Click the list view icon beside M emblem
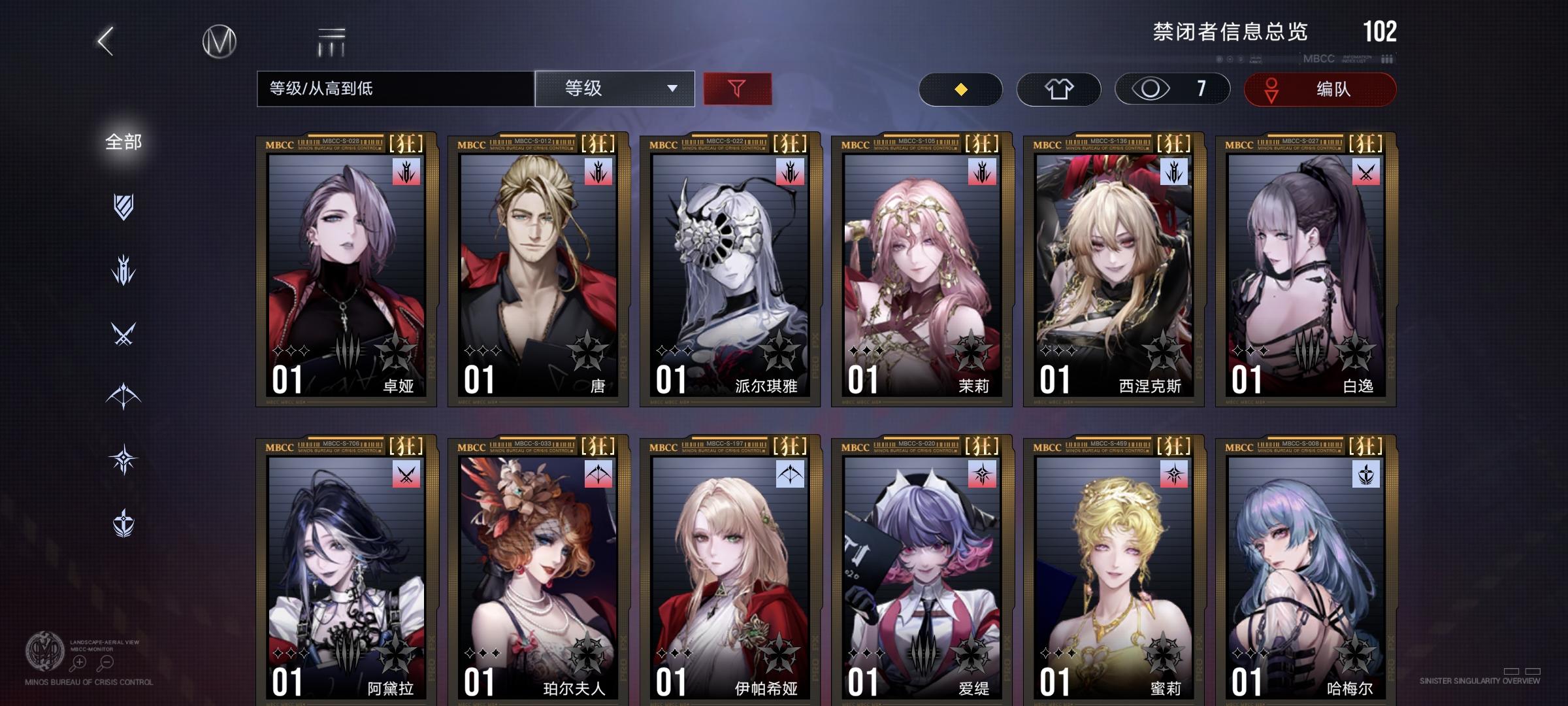1568x706 pixels. [x=332, y=41]
